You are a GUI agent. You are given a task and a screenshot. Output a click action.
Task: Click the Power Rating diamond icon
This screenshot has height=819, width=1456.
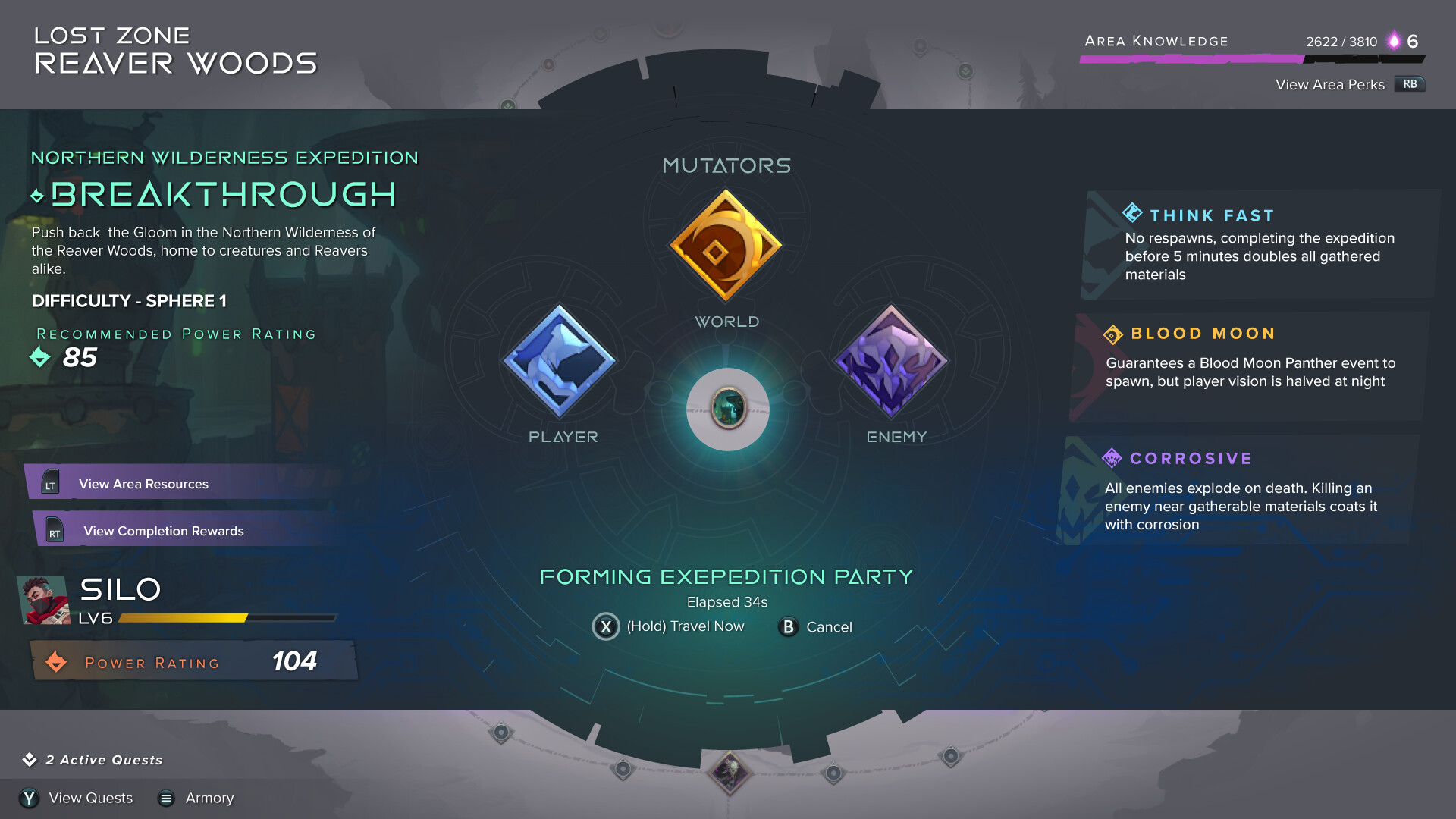tap(58, 661)
